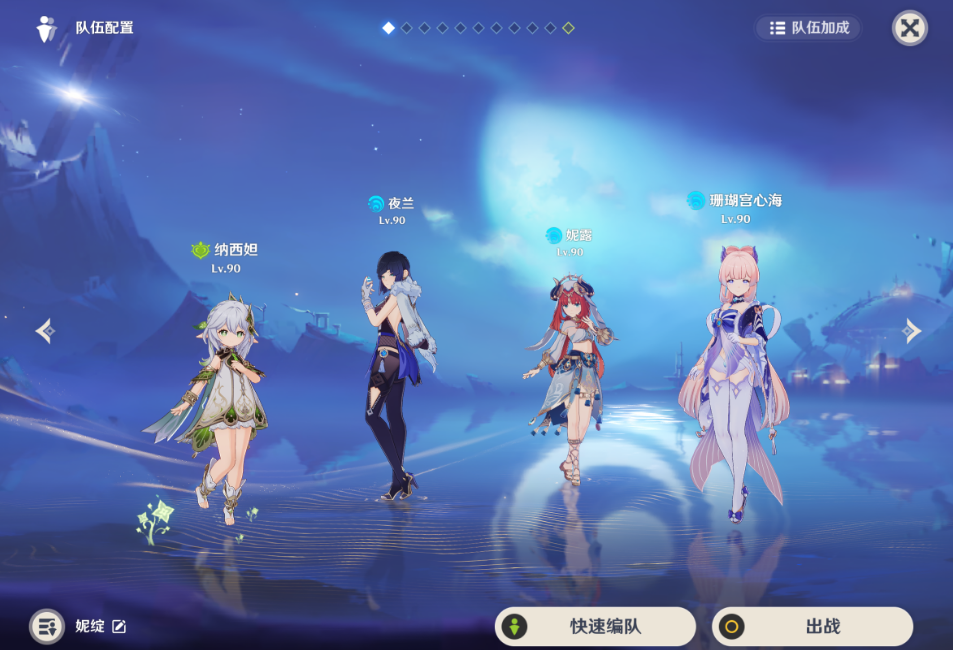Go to the previous party with left arrow
The width and height of the screenshot is (953, 650).
click(x=44, y=331)
